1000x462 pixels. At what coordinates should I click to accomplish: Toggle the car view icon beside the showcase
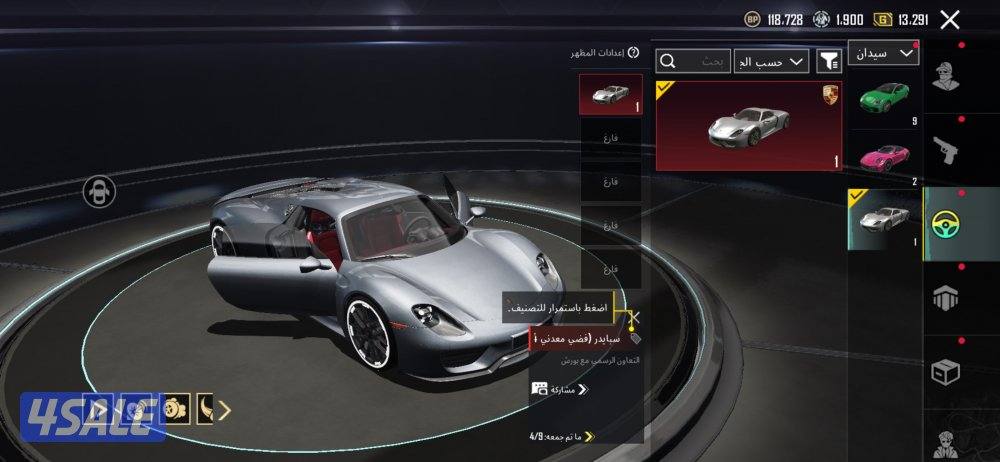100,190
